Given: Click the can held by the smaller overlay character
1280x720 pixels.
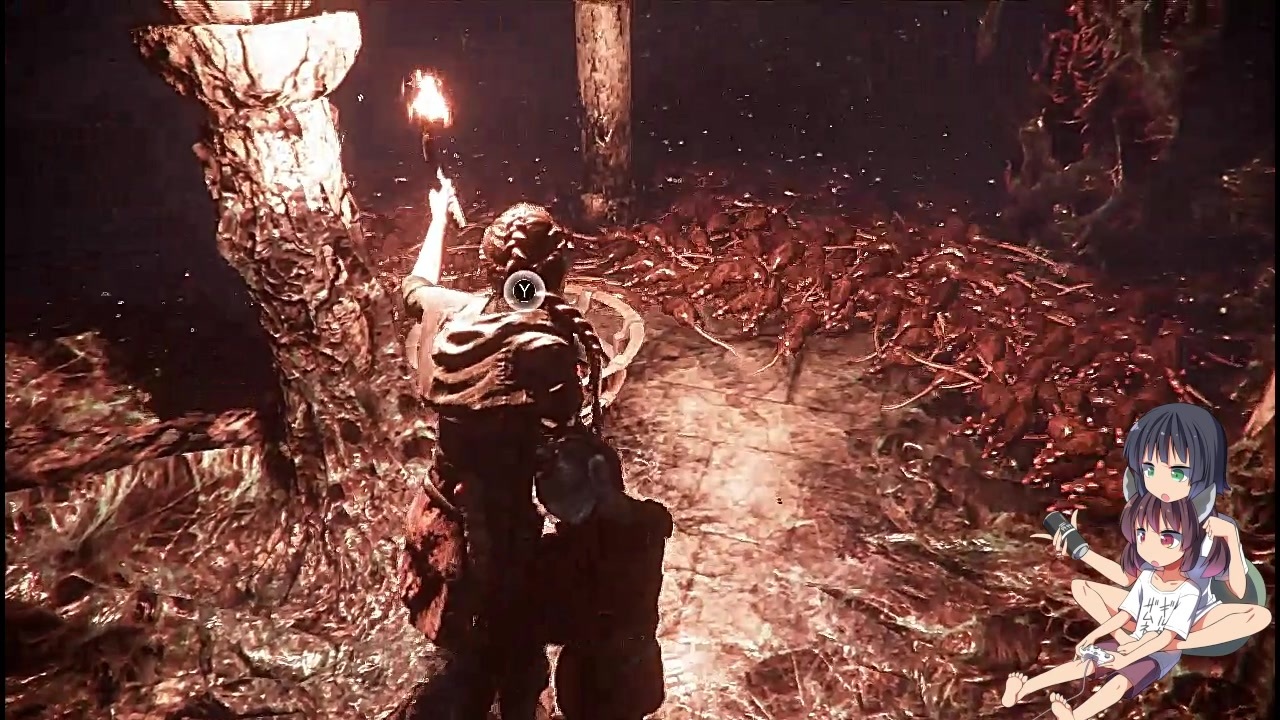Looking at the screenshot, I should (x=1070, y=533).
